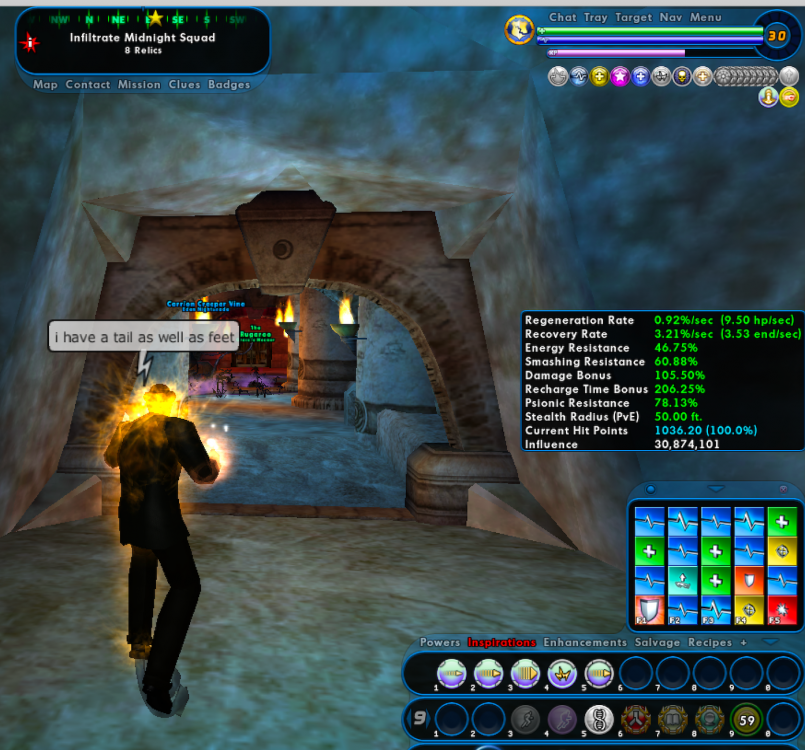Open the Target window

click(x=633, y=17)
